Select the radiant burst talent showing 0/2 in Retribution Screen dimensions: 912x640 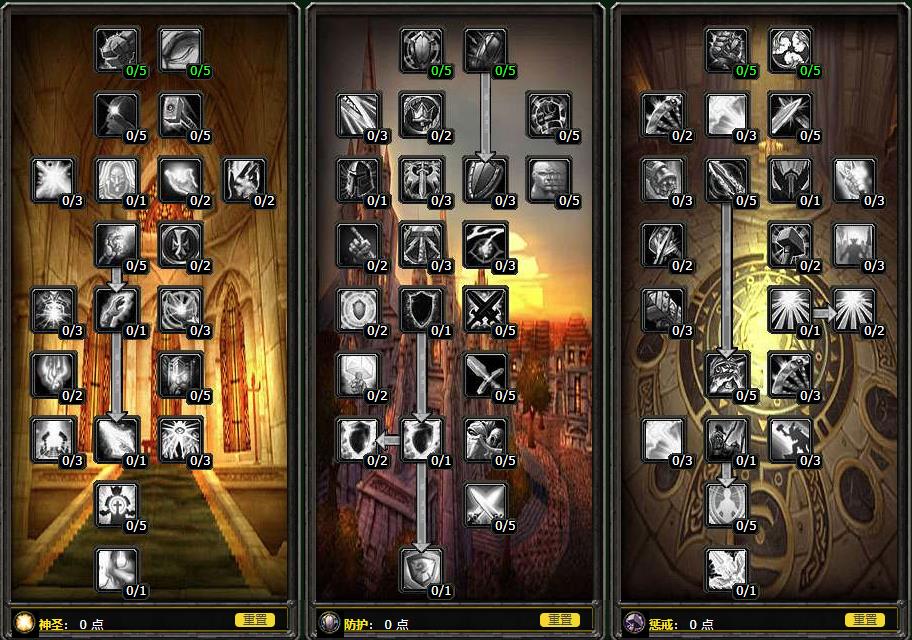point(853,310)
